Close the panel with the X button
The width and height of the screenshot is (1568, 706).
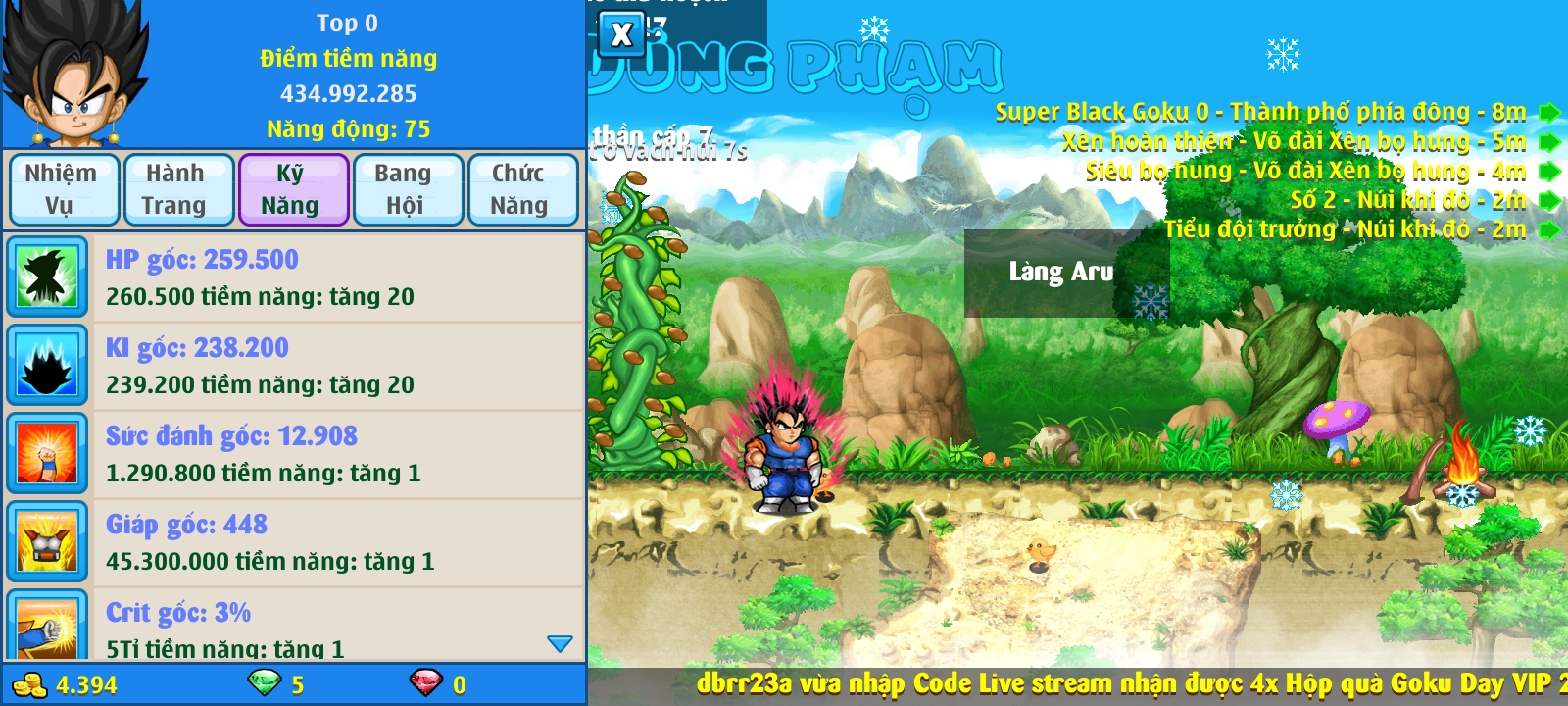click(x=621, y=34)
